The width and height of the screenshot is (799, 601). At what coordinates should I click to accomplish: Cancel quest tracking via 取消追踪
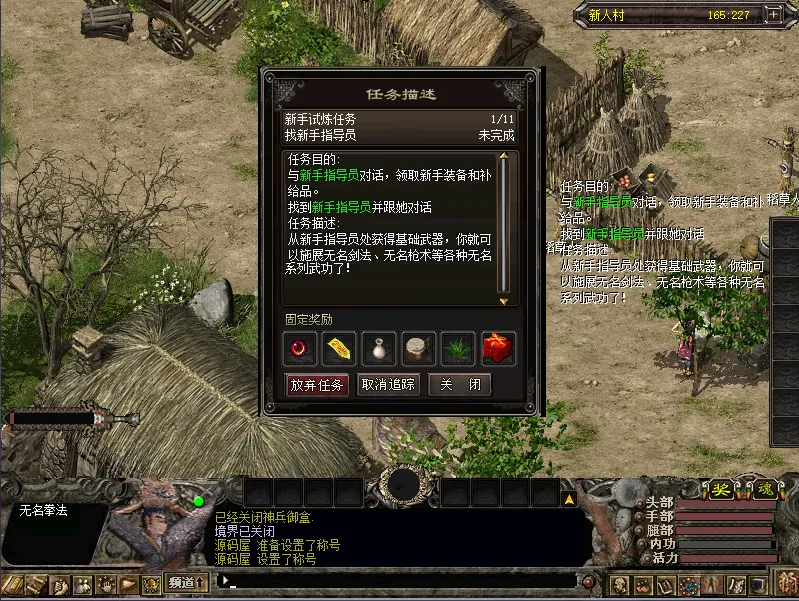coord(388,385)
